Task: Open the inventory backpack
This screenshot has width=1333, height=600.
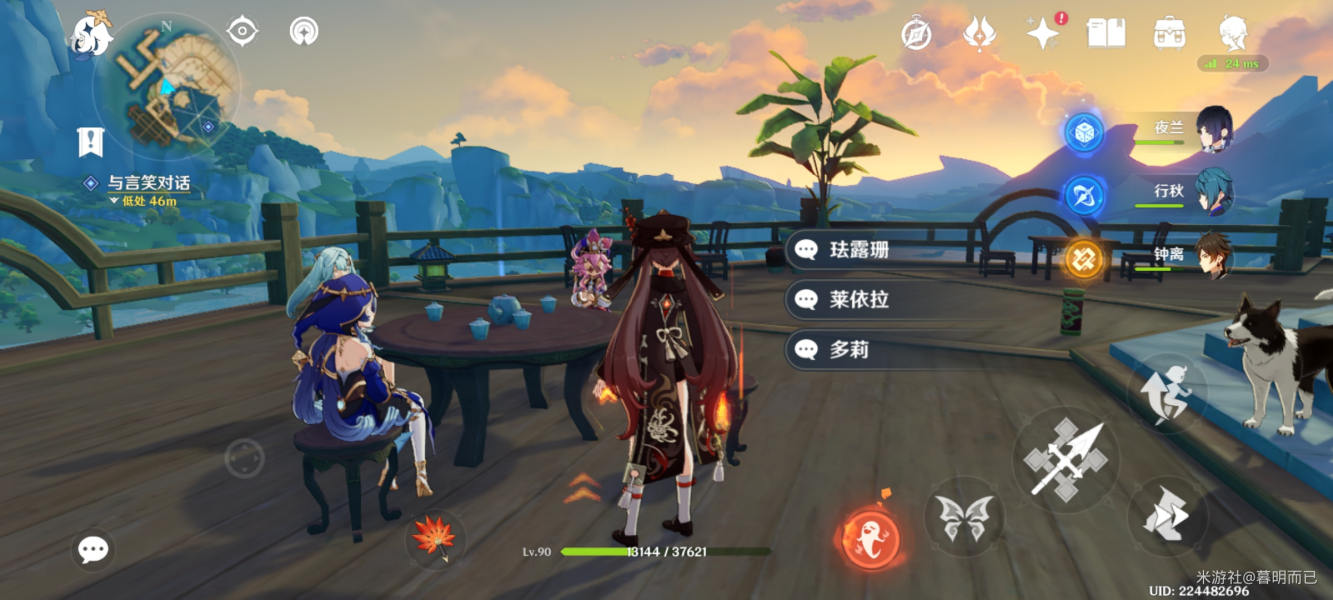Action: tap(1169, 33)
